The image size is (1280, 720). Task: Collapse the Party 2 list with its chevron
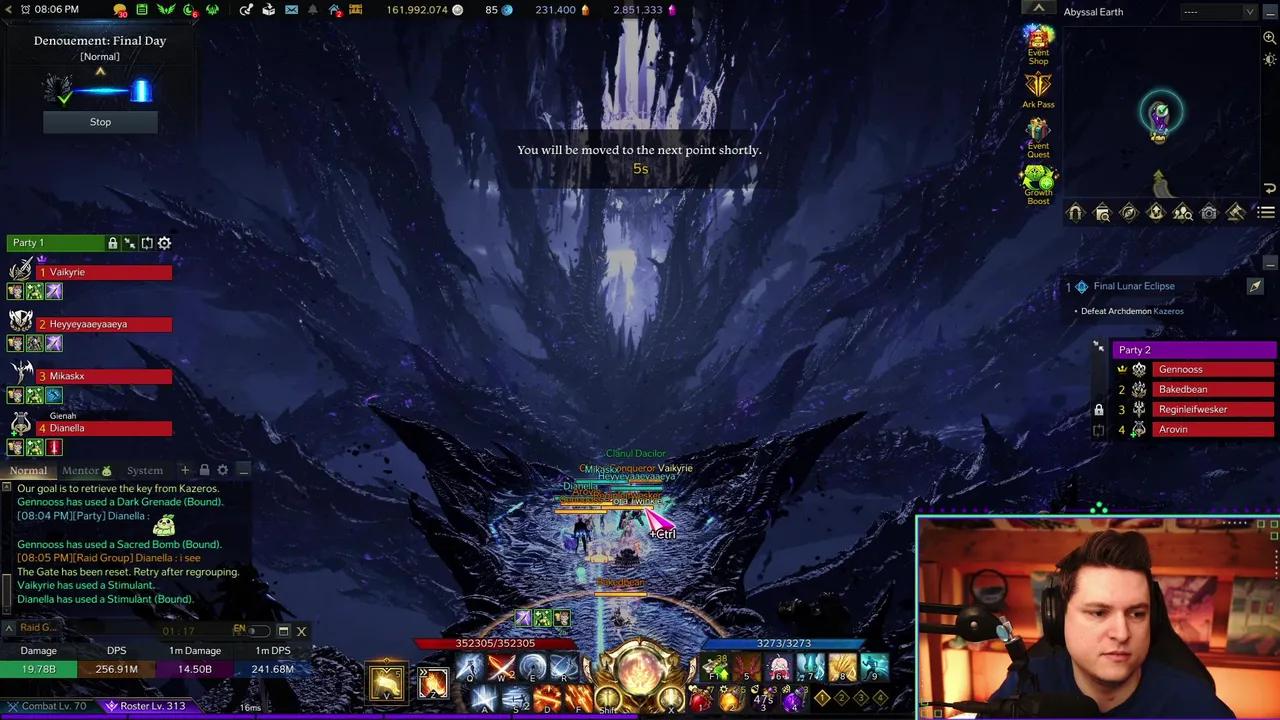pyautogui.click(x=1098, y=347)
